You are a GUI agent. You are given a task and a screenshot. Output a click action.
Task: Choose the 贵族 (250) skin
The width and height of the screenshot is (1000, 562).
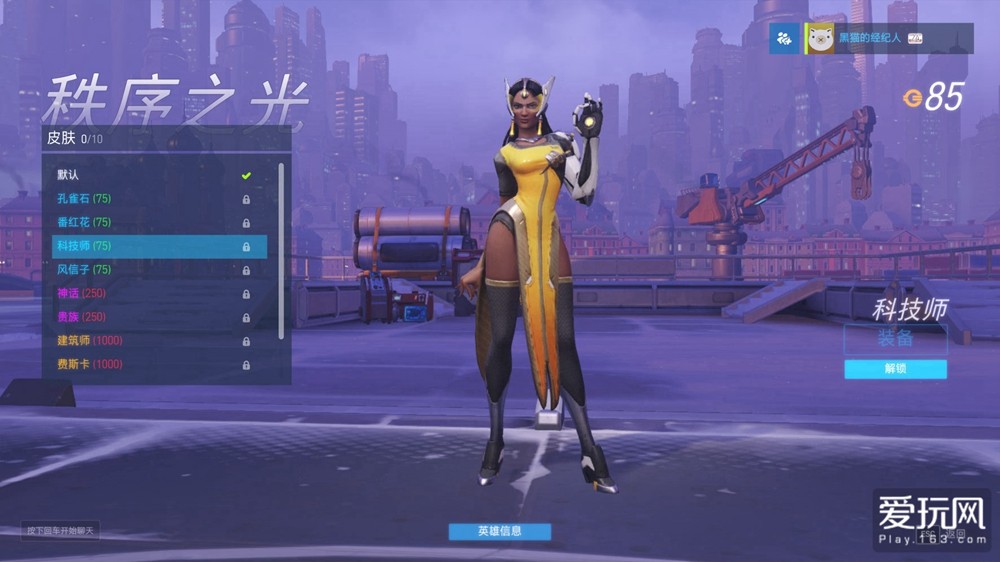(150, 317)
